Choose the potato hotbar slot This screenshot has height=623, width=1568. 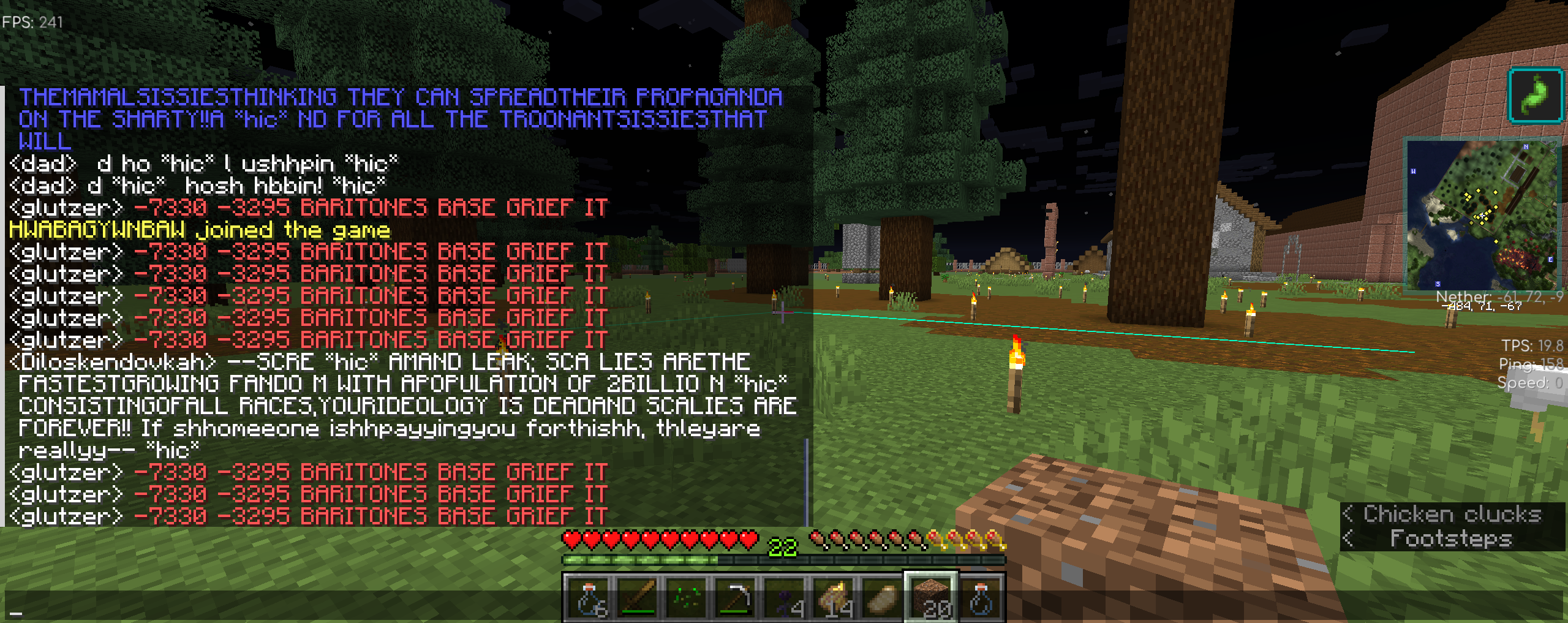[x=882, y=597]
